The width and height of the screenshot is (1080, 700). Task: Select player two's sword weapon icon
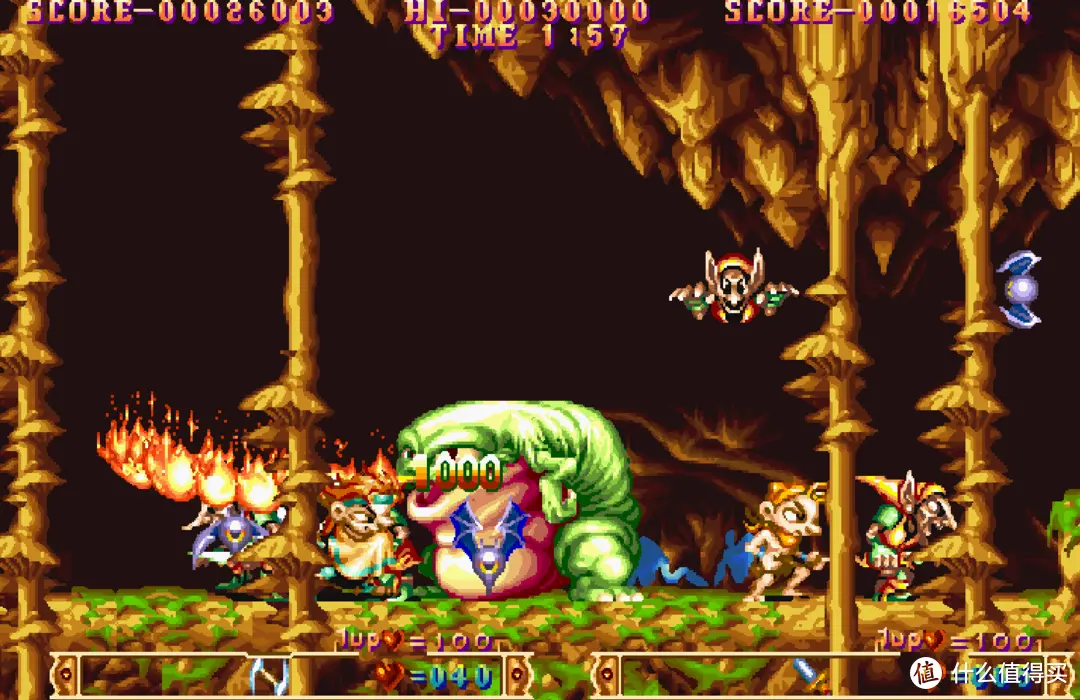(809, 675)
